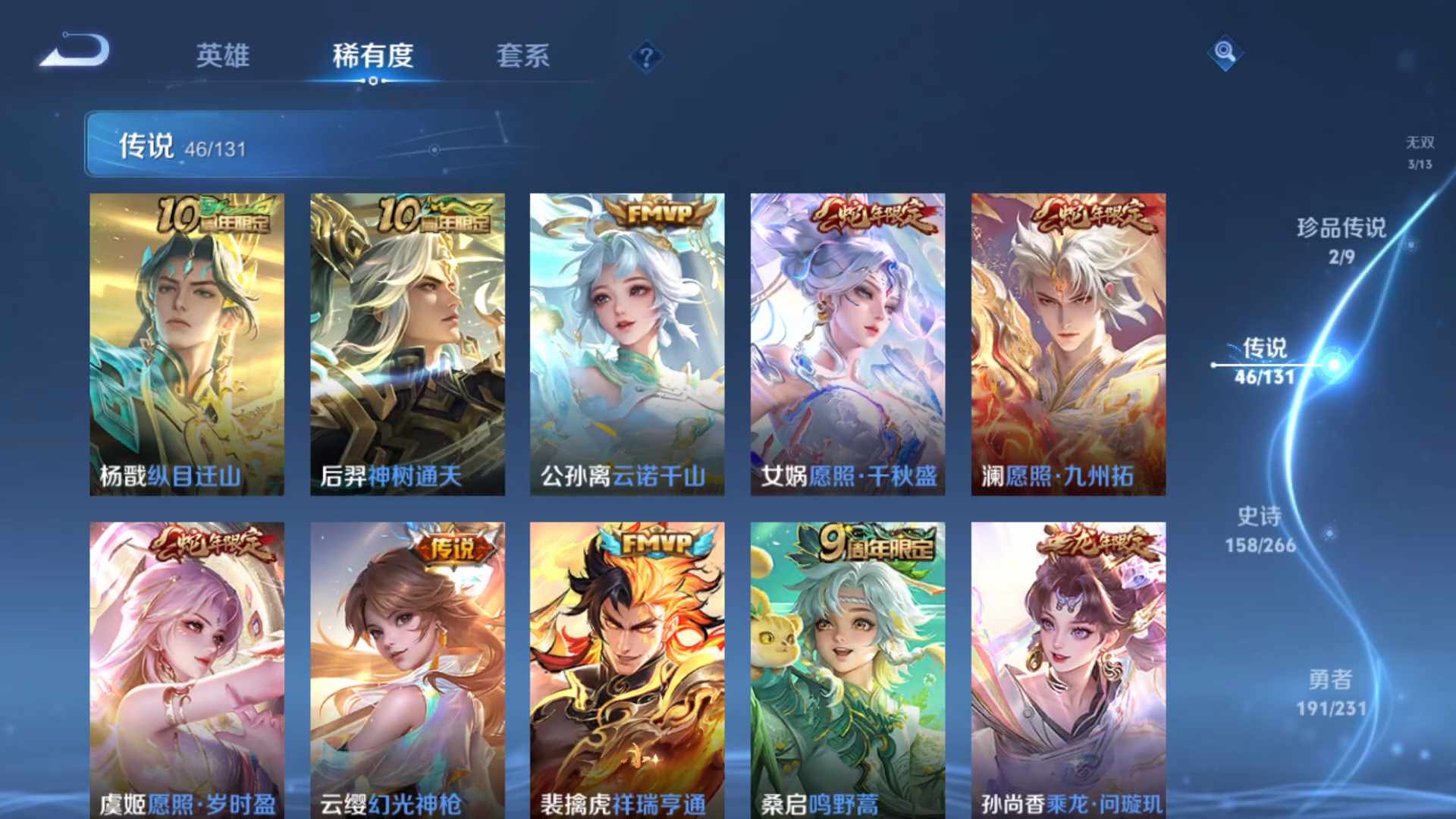This screenshot has height=819, width=1456.
Task: Switch to the 英雄 tab
Action: click(222, 57)
